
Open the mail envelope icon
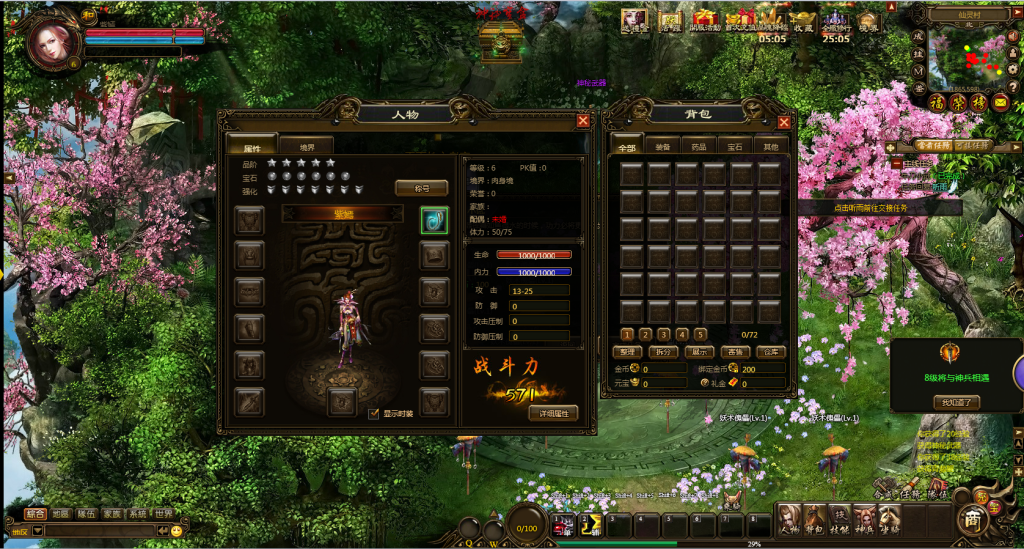(1000, 102)
